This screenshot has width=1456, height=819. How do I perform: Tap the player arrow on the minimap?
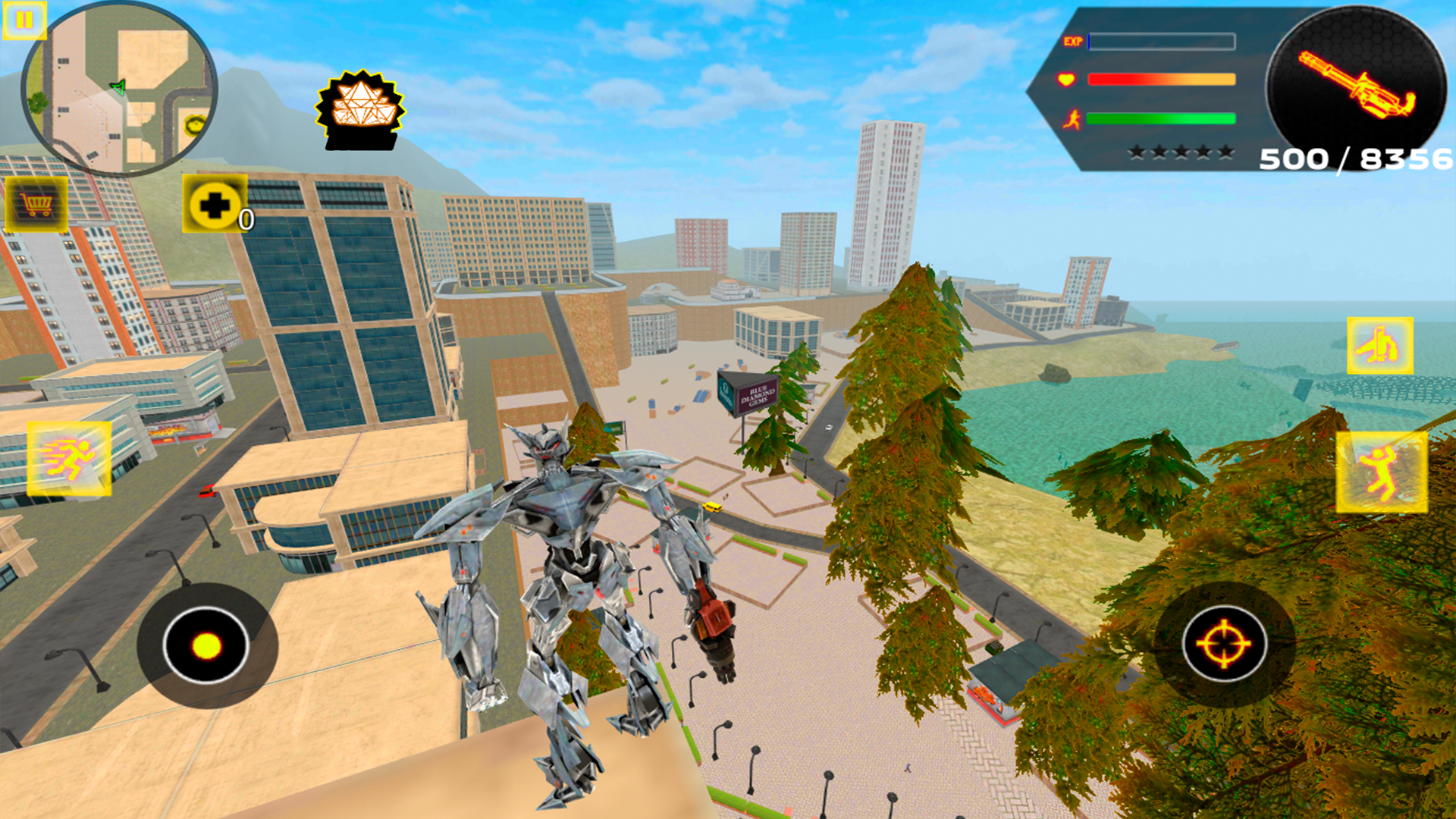(x=118, y=86)
